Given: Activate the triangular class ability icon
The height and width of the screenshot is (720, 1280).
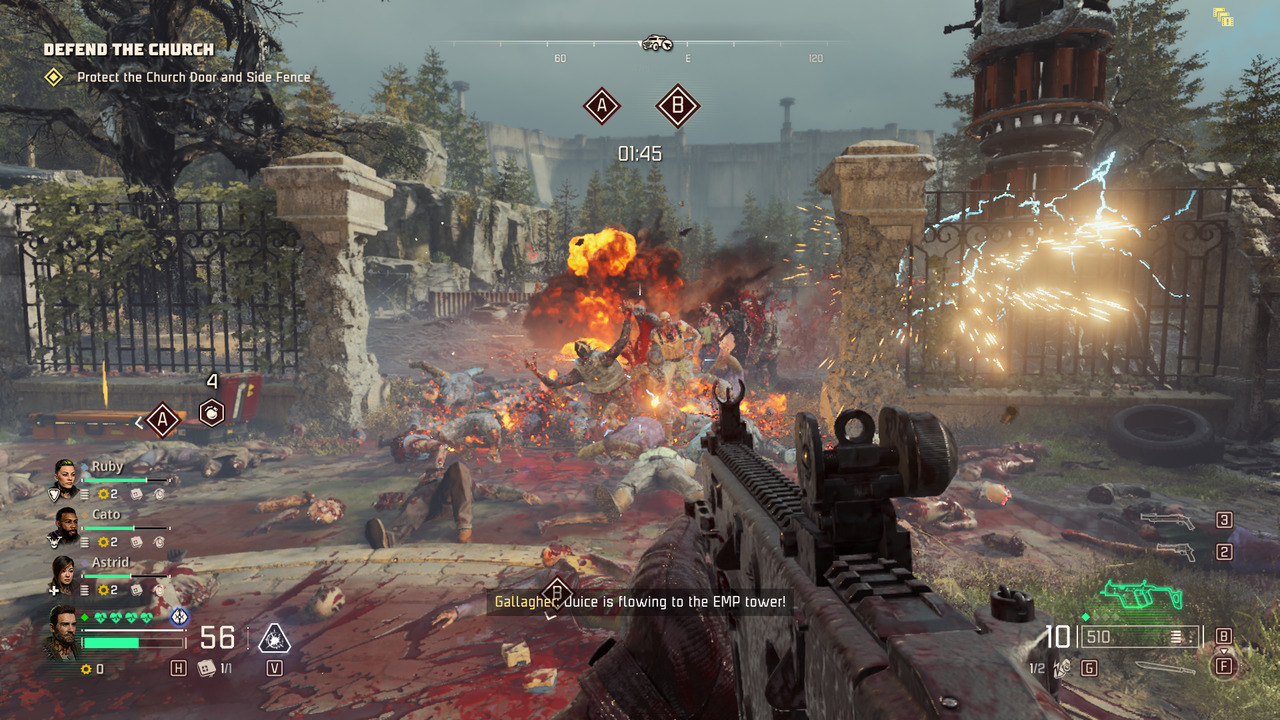Looking at the screenshot, I should [x=274, y=638].
